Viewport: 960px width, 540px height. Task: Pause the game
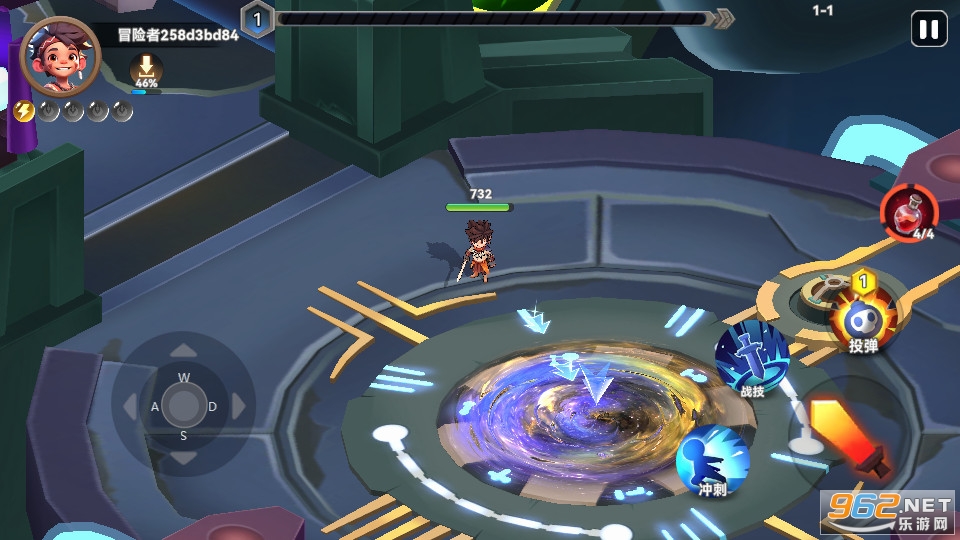[x=928, y=30]
